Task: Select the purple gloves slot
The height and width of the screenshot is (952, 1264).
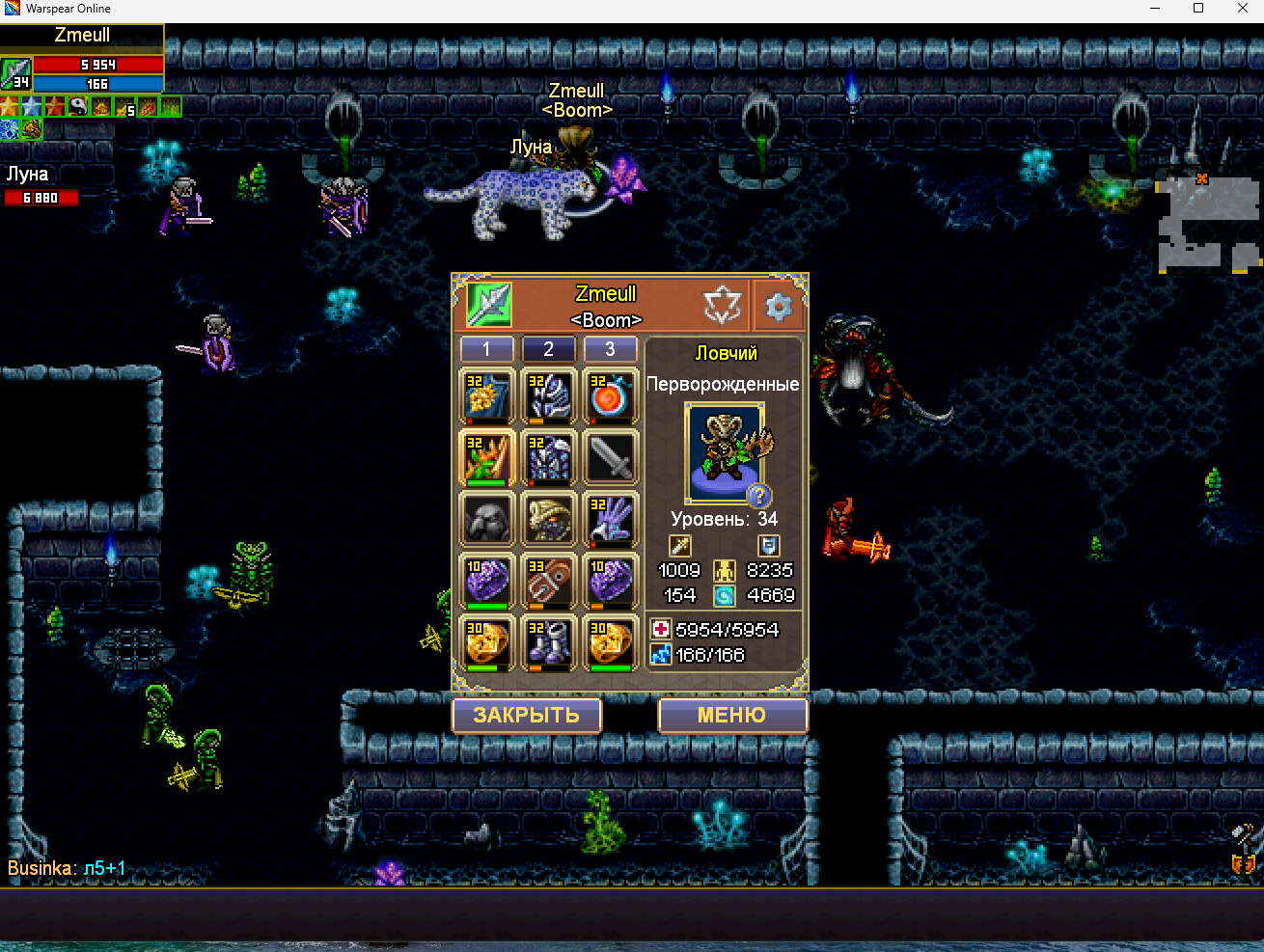Action: (x=610, y=519)
